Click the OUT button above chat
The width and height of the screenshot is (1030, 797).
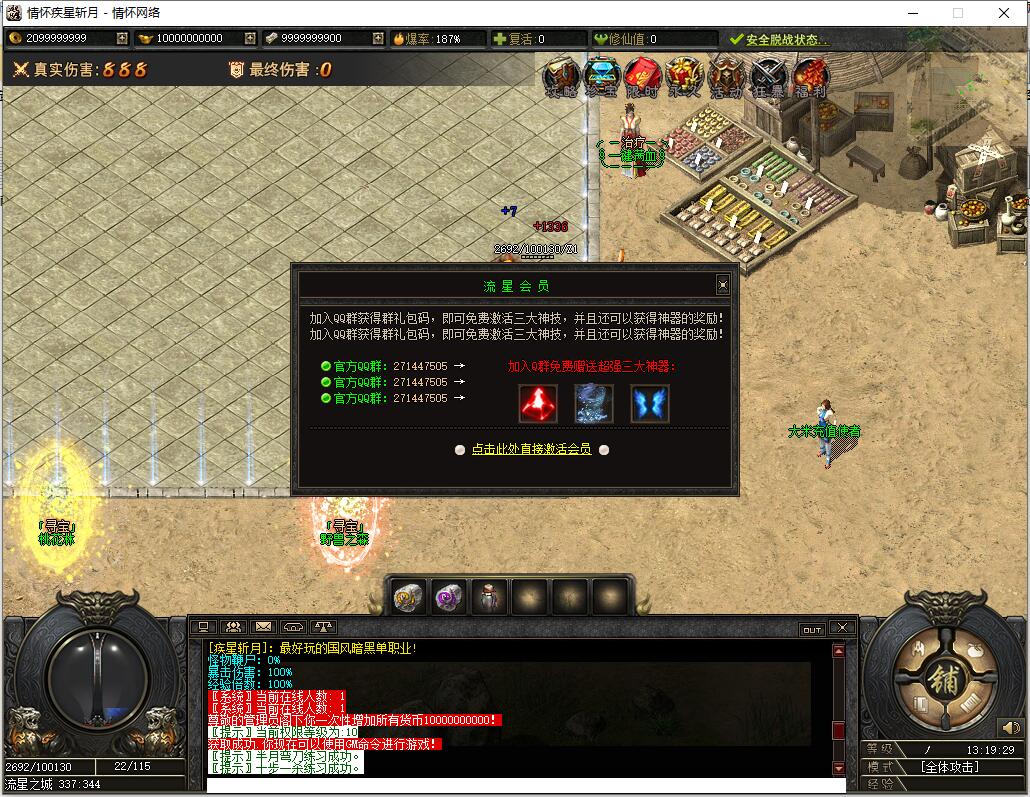click(812, 629)
